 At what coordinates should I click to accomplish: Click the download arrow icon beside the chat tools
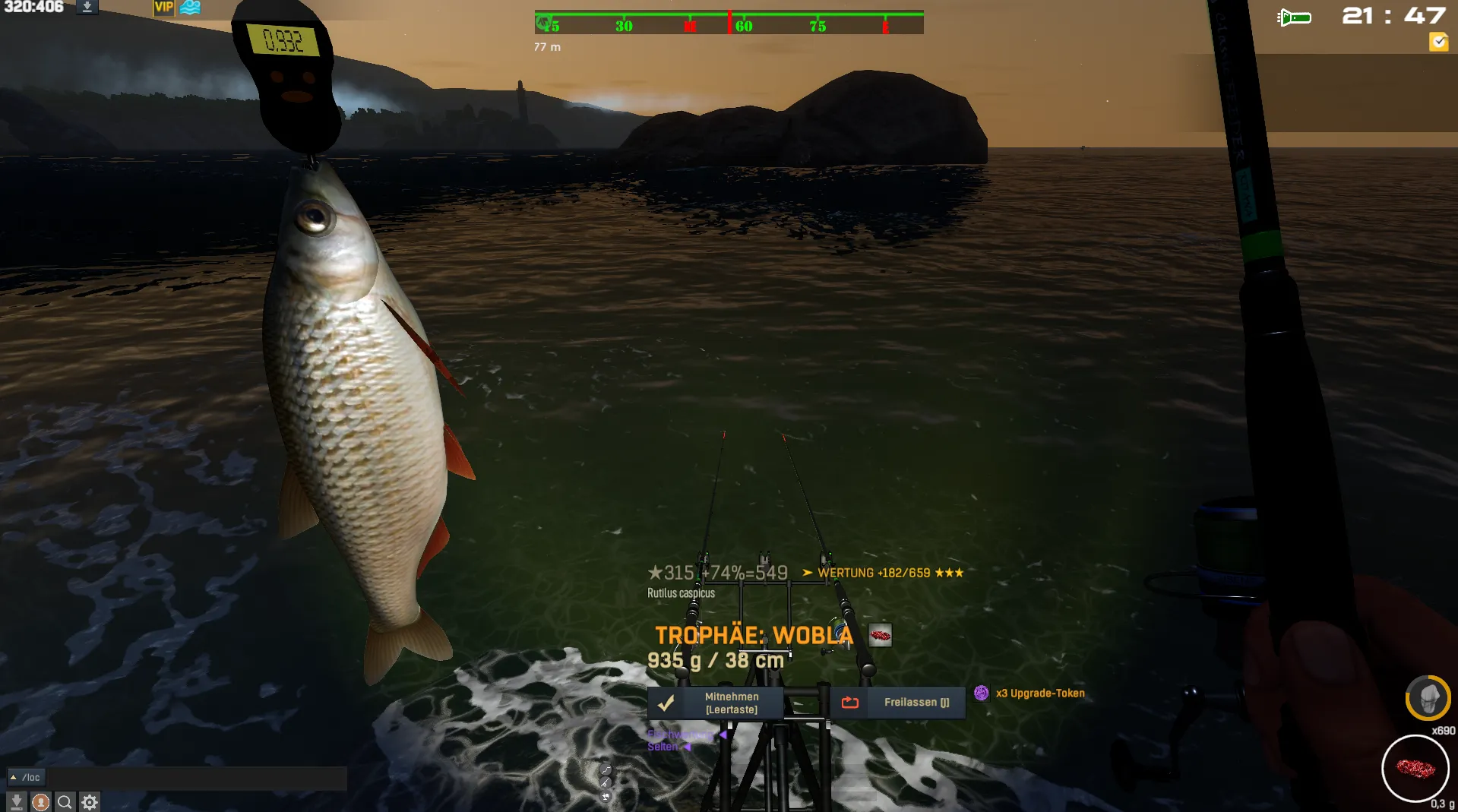(16, 802)
